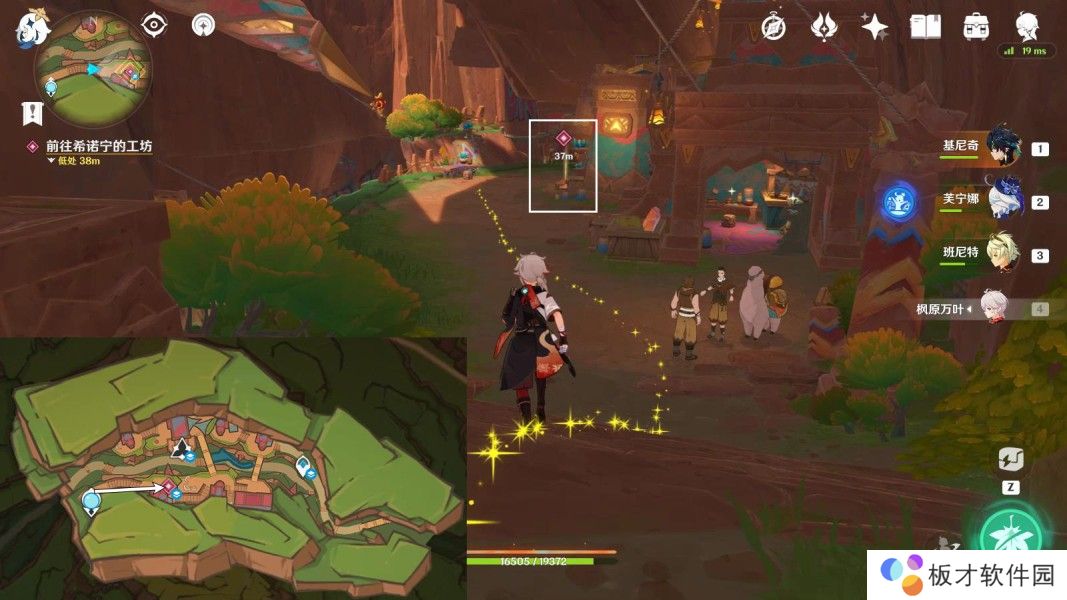Open the Paimon main menu
This screenshot has height=600, width=1067.
[32, 28]
